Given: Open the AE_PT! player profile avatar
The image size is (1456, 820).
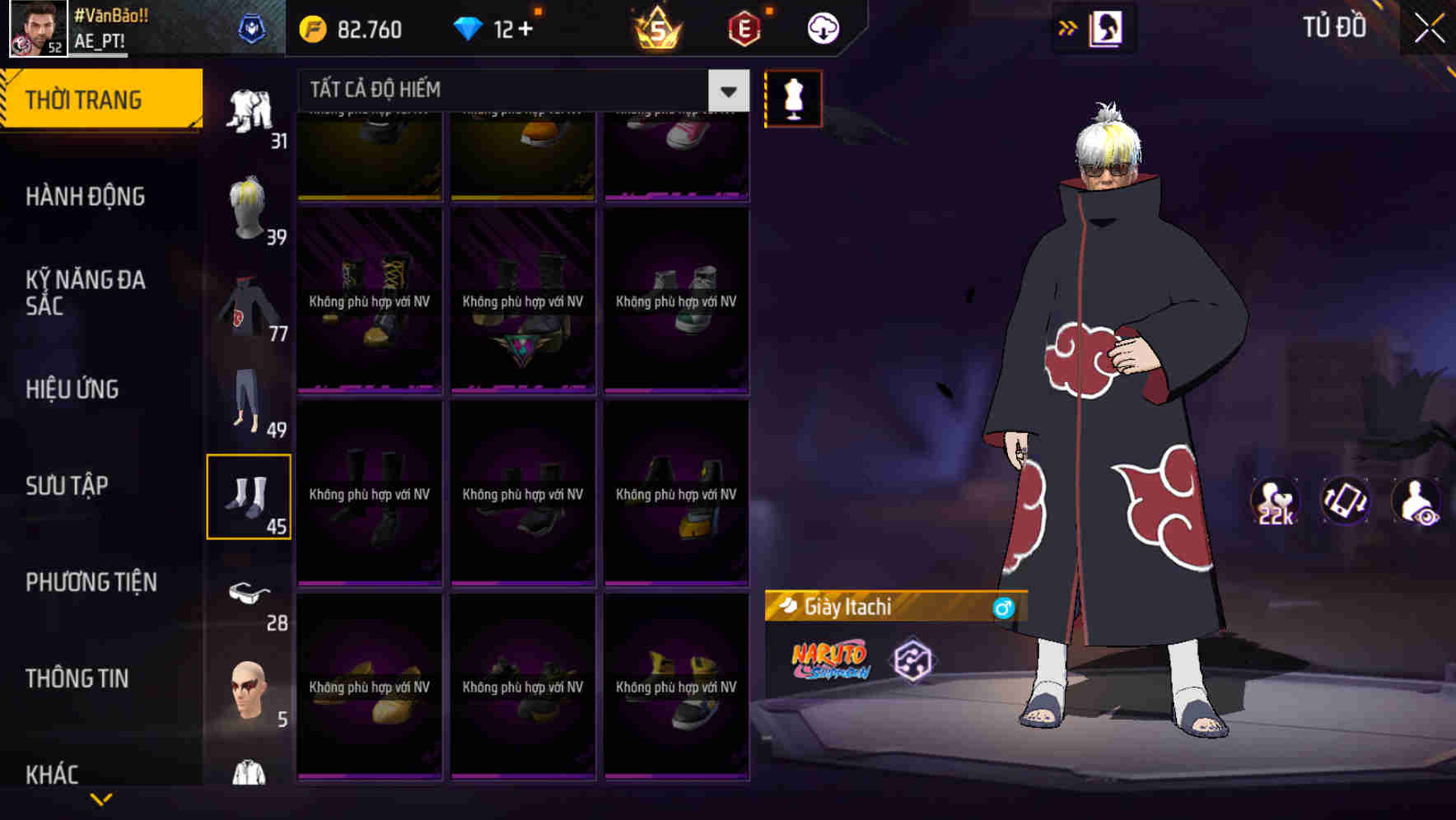Looking at the screenshot, I should pyautogui.click(x=33, y=29).
